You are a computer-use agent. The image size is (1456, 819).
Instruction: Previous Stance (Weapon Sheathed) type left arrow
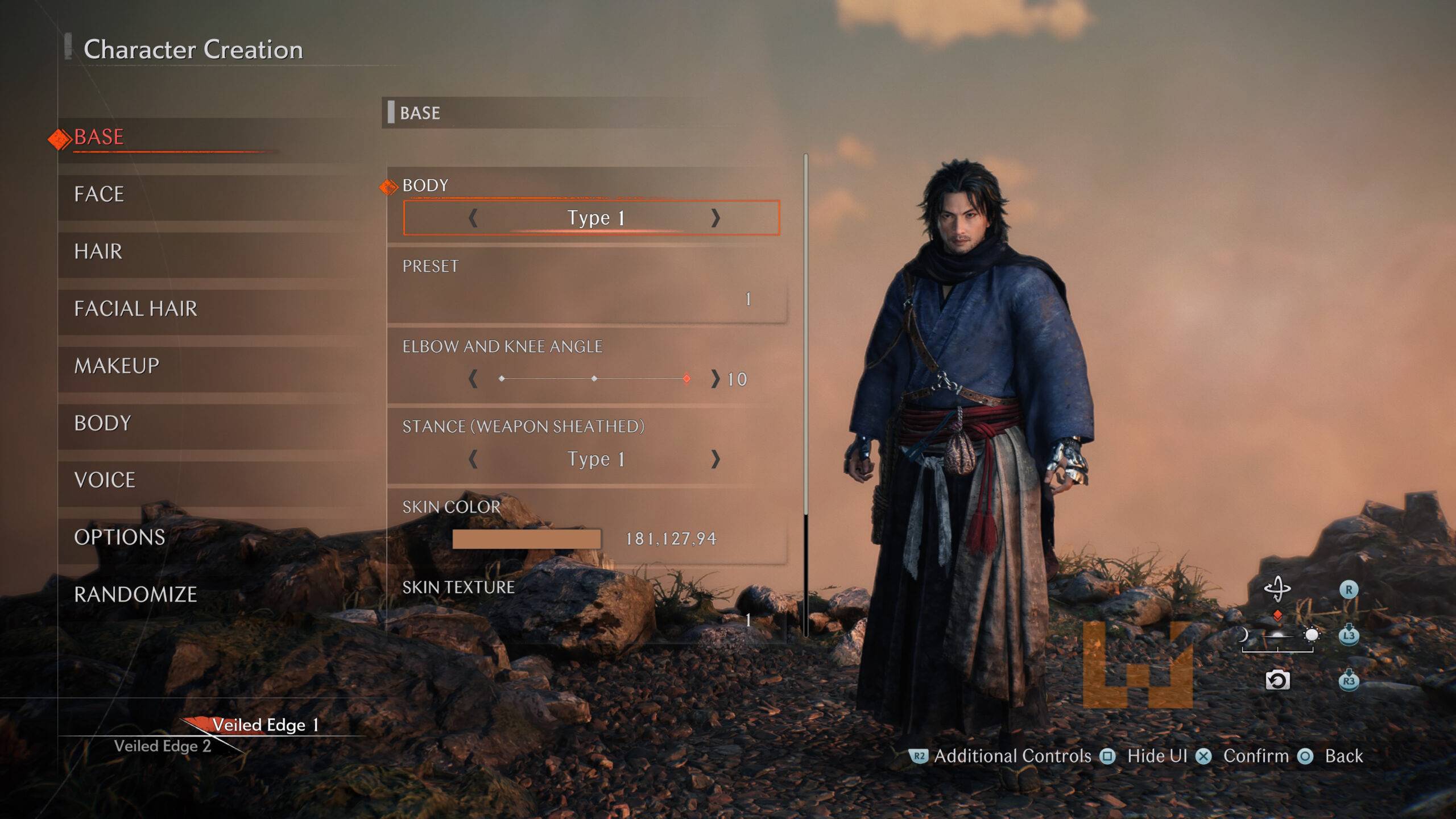pyautogui.click(x=473, y=459)
